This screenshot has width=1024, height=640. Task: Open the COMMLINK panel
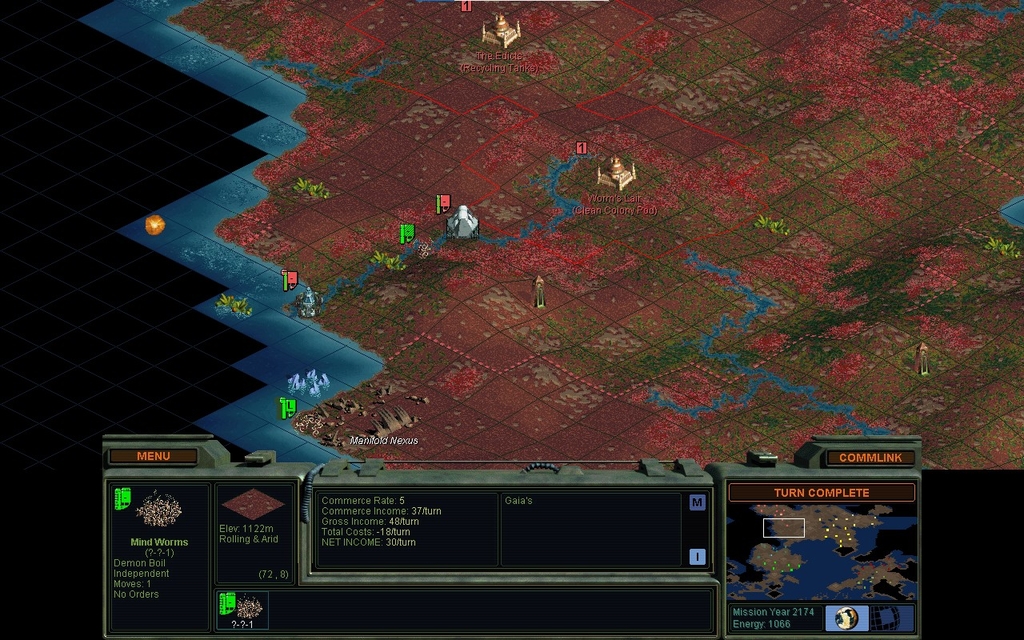pyautogui.click(x=870, y=458)
